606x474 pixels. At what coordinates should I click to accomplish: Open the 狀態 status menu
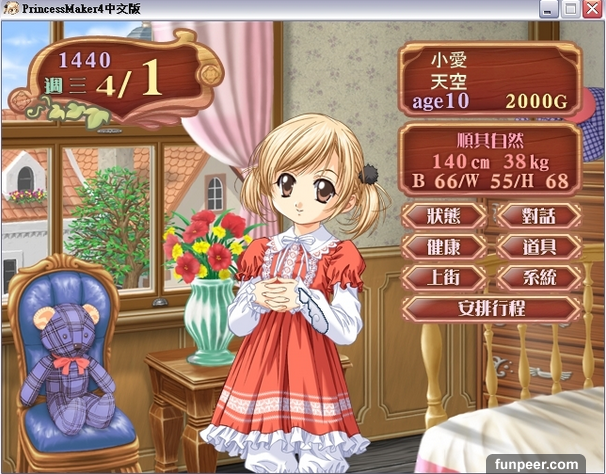[443, 215]
